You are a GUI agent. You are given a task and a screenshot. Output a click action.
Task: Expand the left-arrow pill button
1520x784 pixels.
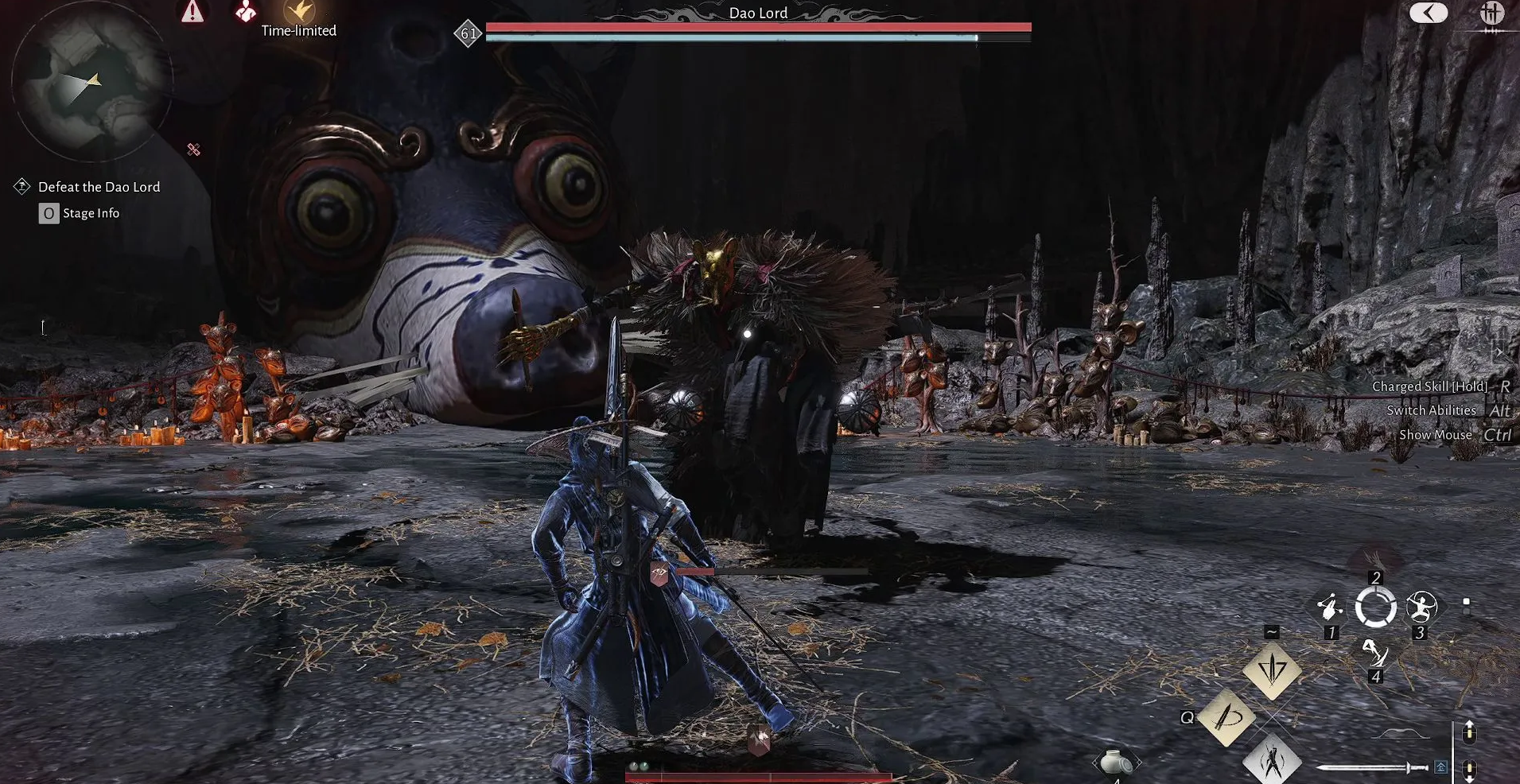click(x=1428, y=13)
